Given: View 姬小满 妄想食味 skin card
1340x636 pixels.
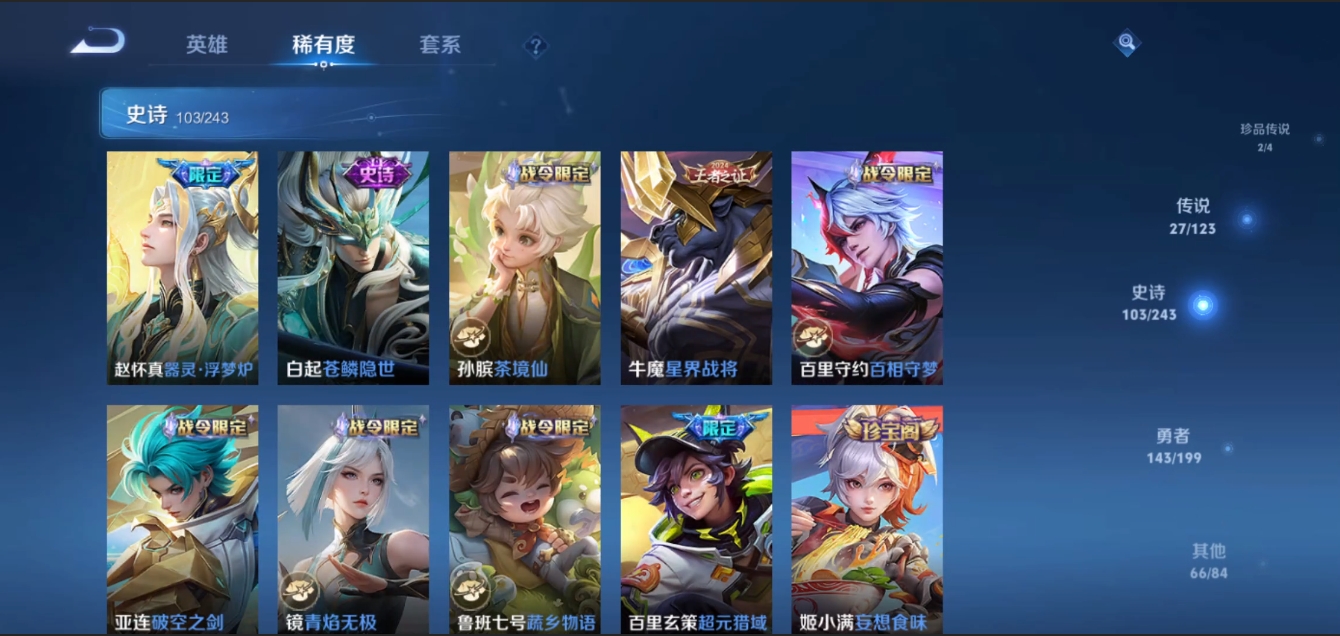Looking at the screenshot, I should (867, 518).
